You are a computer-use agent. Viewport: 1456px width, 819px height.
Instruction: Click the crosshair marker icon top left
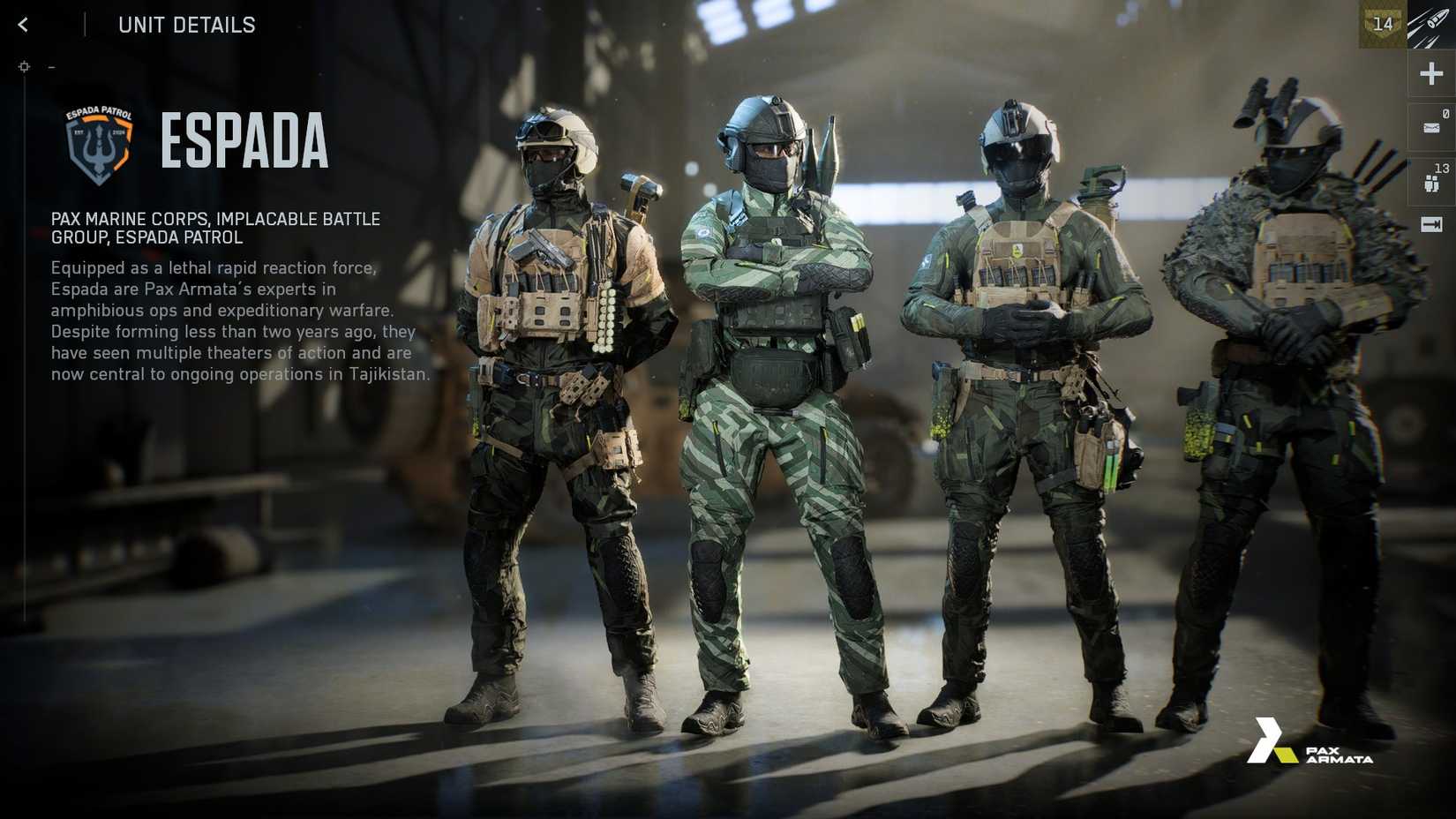[x=24, y=66]
